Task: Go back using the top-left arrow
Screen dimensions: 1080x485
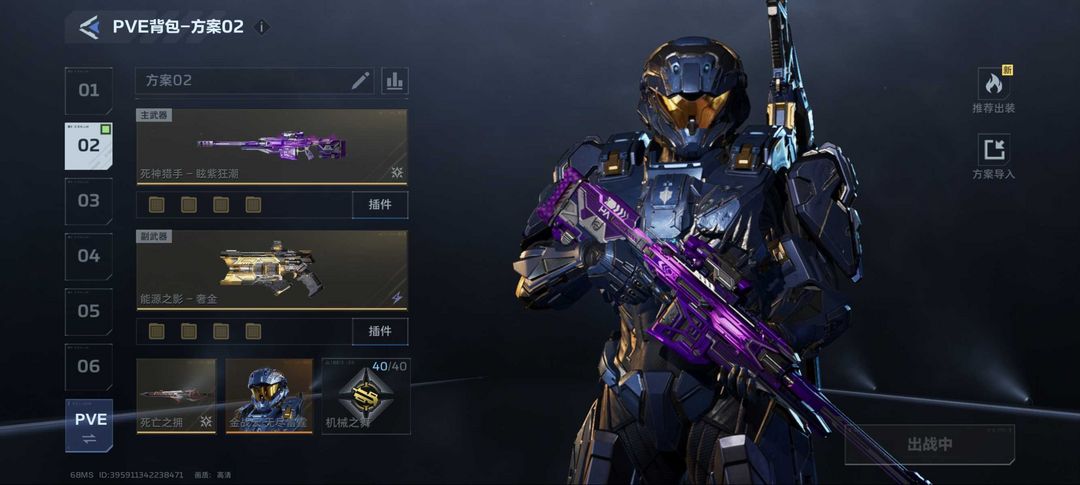Action: pos(89,27)
